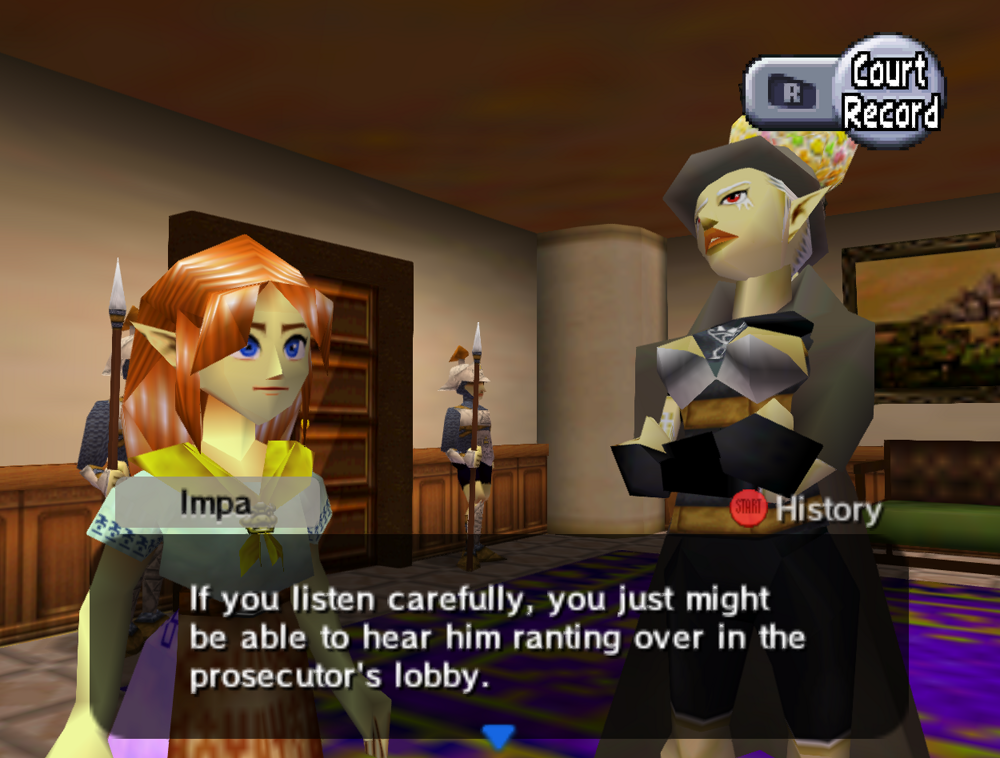Screen dimensions: 1000x758
Task: Open the Court Record
Action: [890, 92]
